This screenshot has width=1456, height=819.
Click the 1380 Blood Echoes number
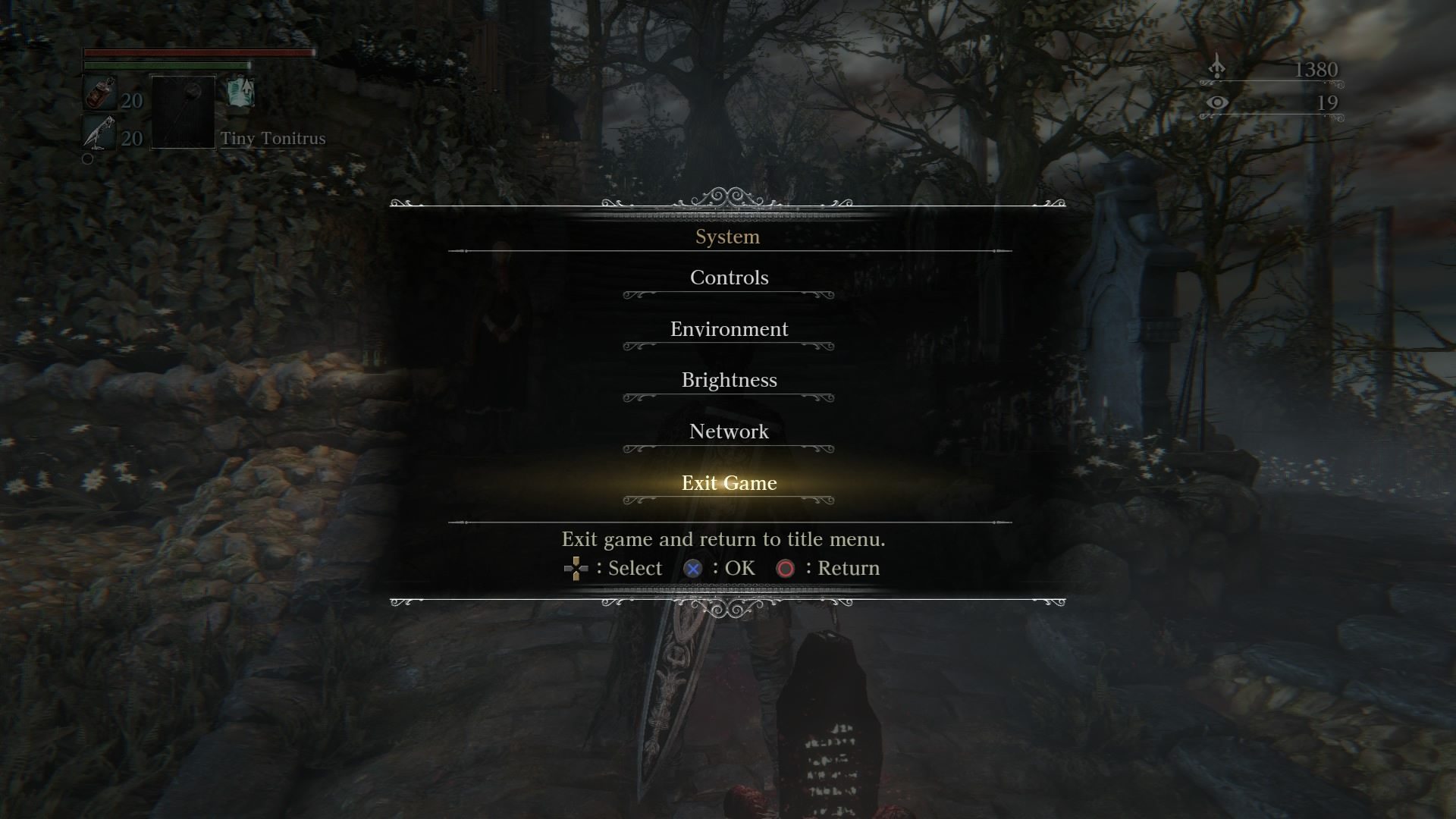pyautogui.click(x=1316, y=68)
